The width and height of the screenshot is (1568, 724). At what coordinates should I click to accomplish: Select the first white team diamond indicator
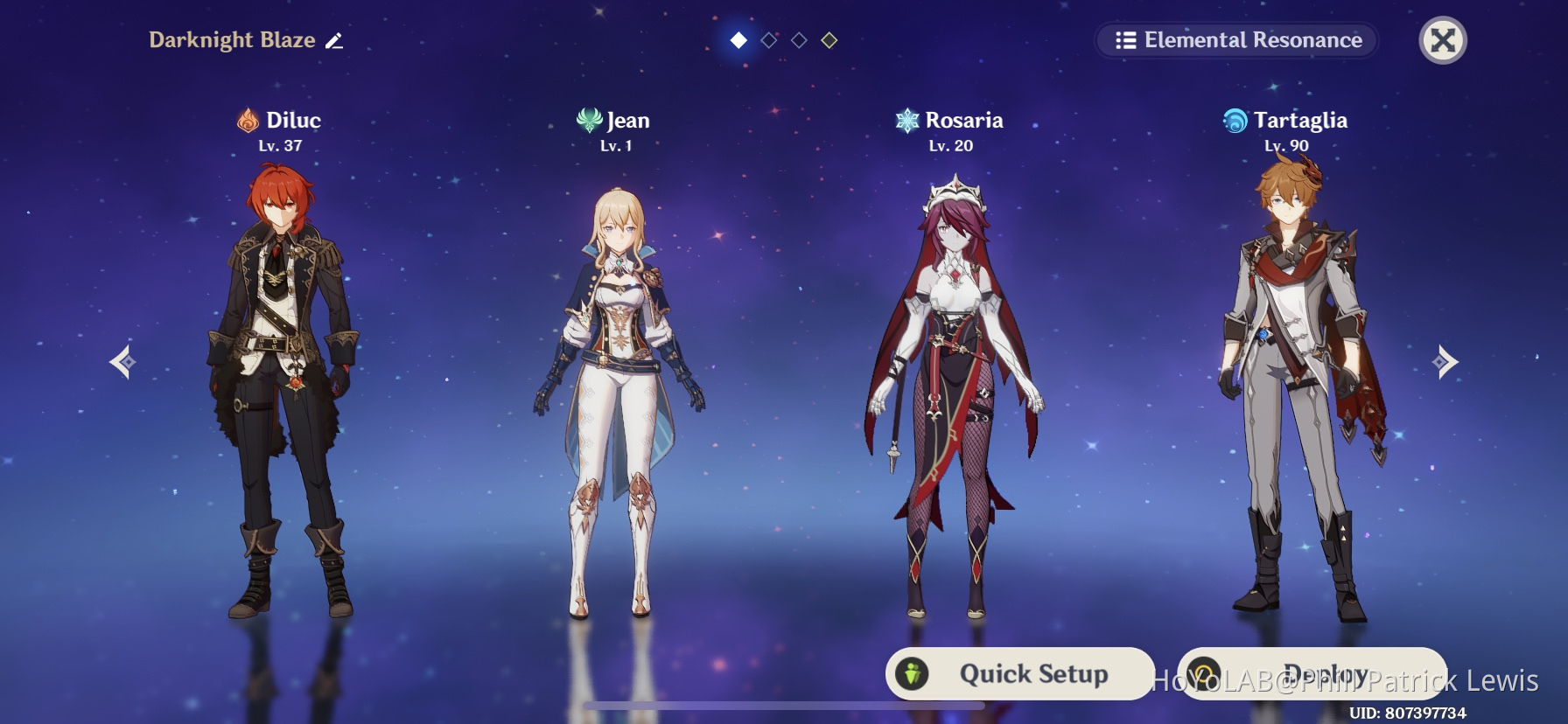tap(738, 41)
